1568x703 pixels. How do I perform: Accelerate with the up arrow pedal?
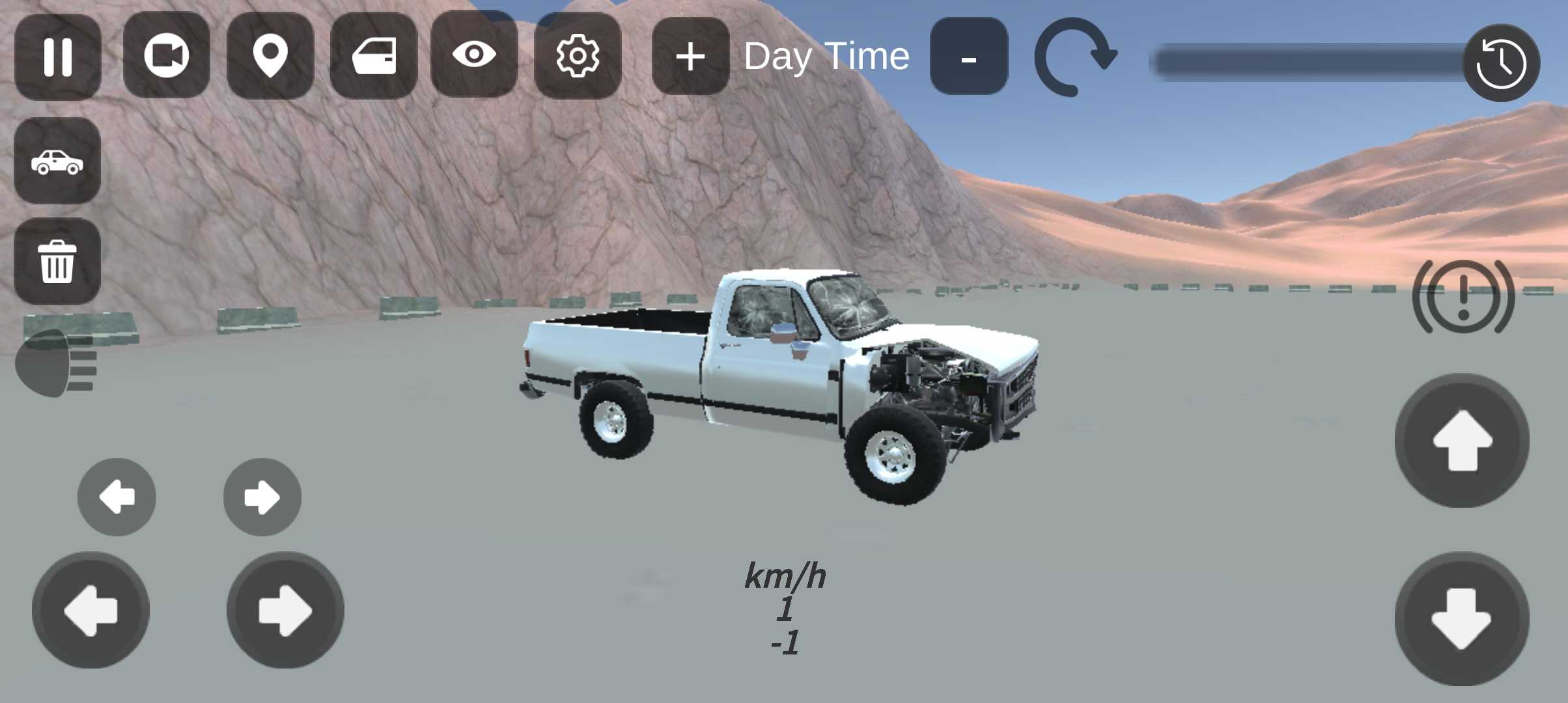point(1462,441)
